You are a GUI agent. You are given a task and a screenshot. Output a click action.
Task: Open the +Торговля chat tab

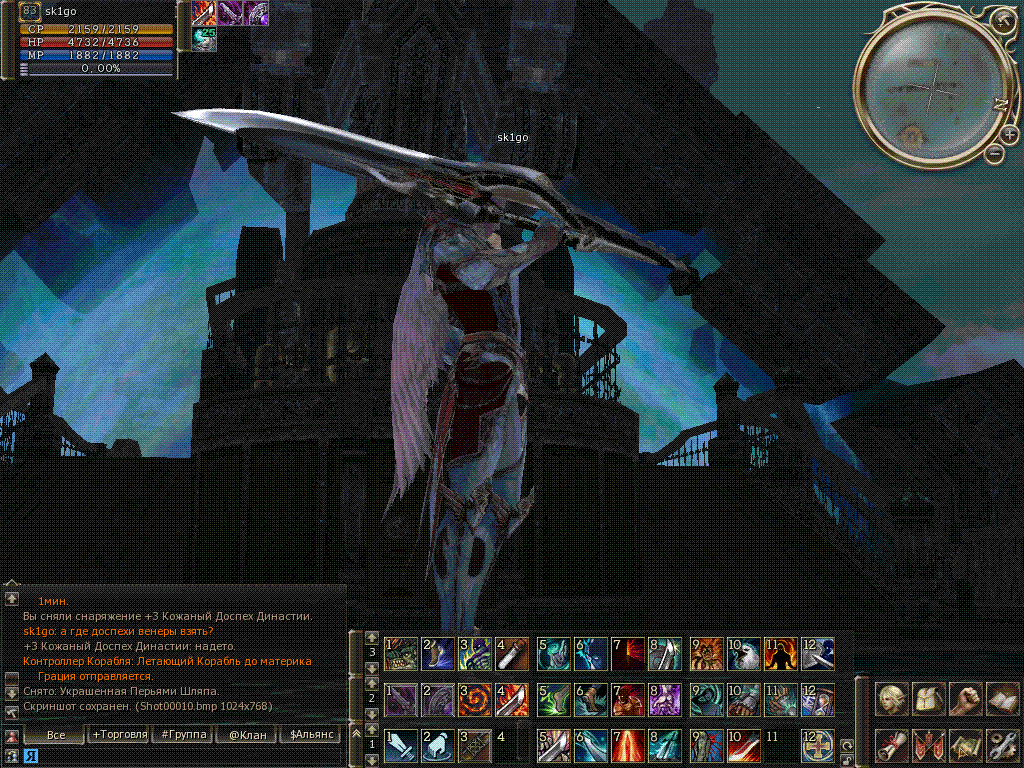pos(119,735)
